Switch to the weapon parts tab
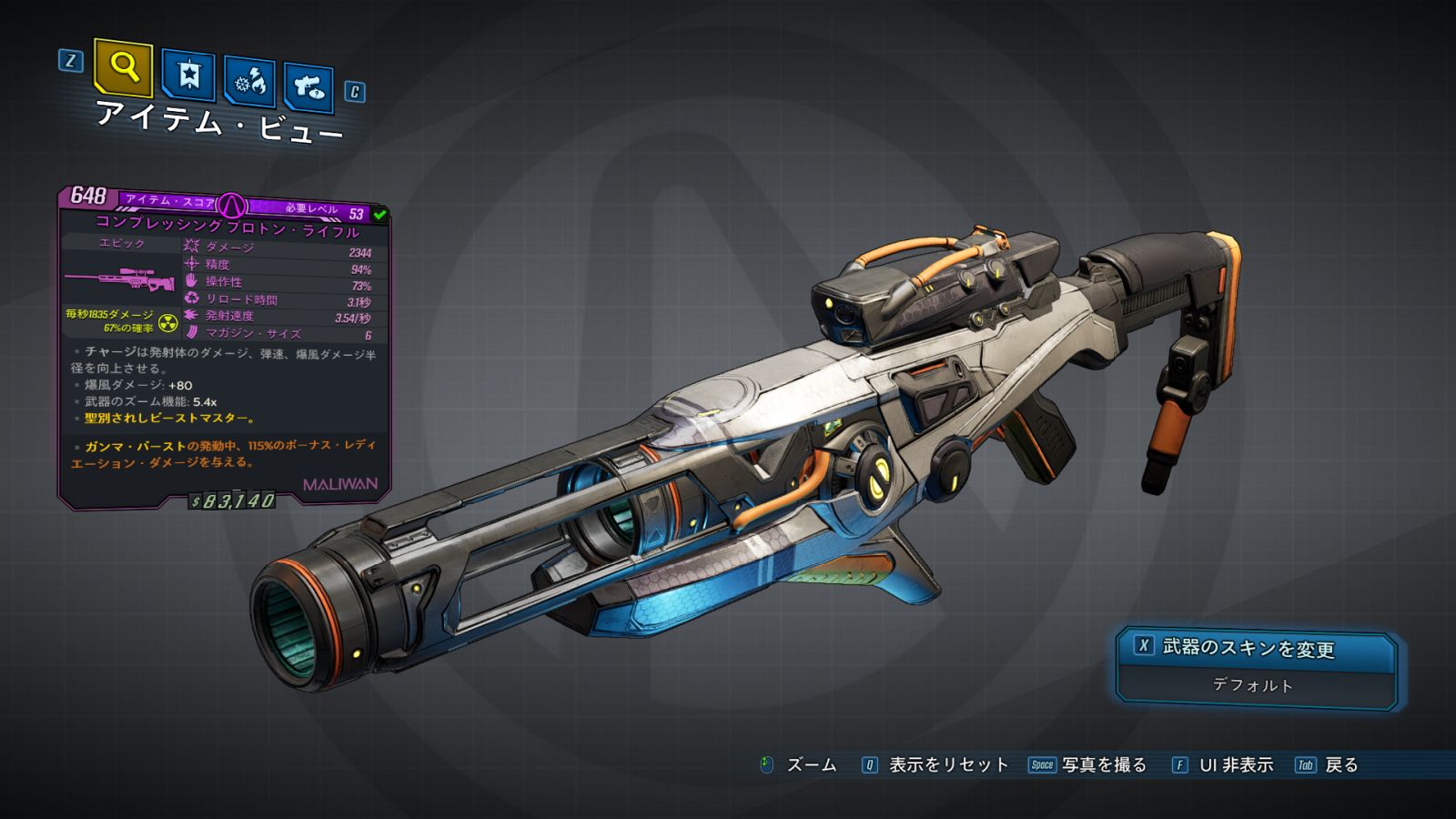 coord(308,87)
